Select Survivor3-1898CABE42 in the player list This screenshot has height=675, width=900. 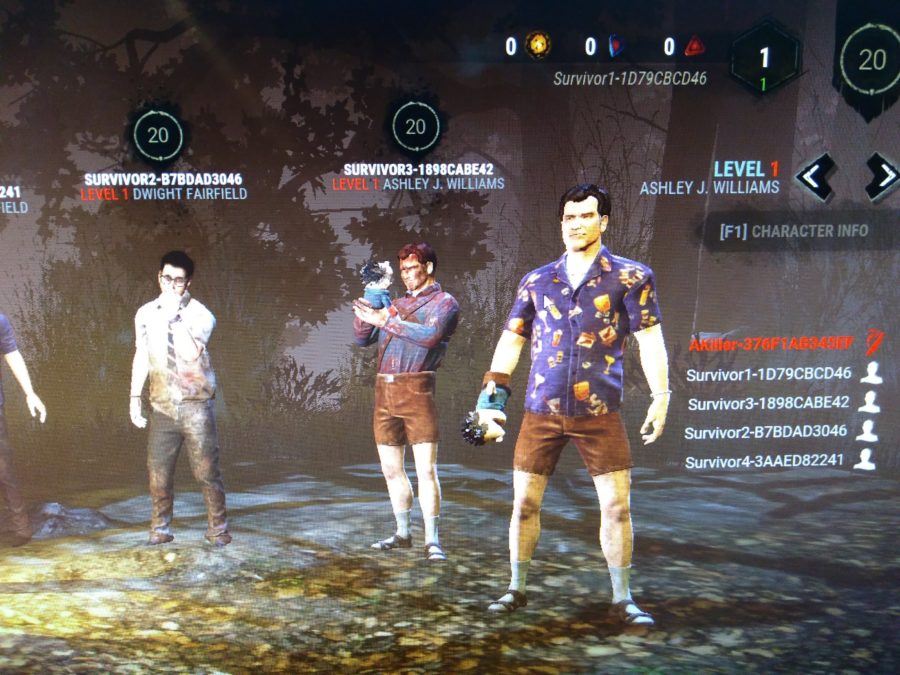tap(768, 403)
